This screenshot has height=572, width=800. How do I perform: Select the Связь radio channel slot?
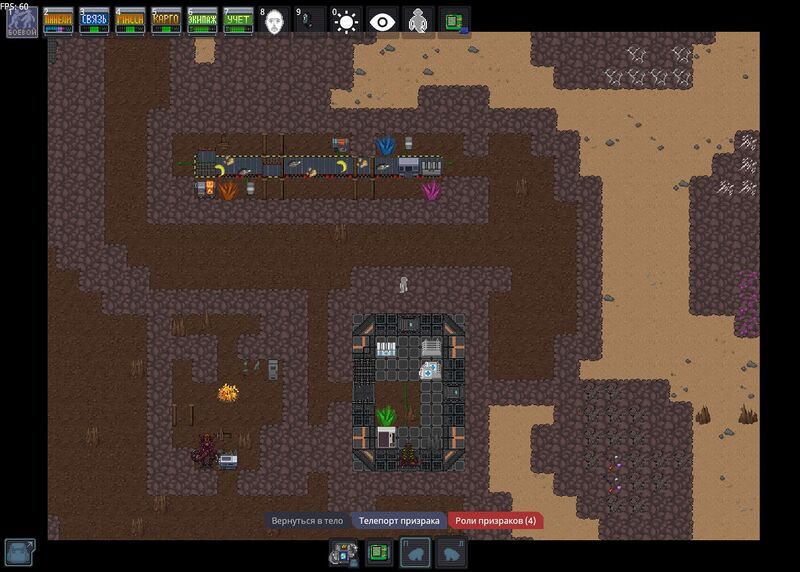[94, 22]
